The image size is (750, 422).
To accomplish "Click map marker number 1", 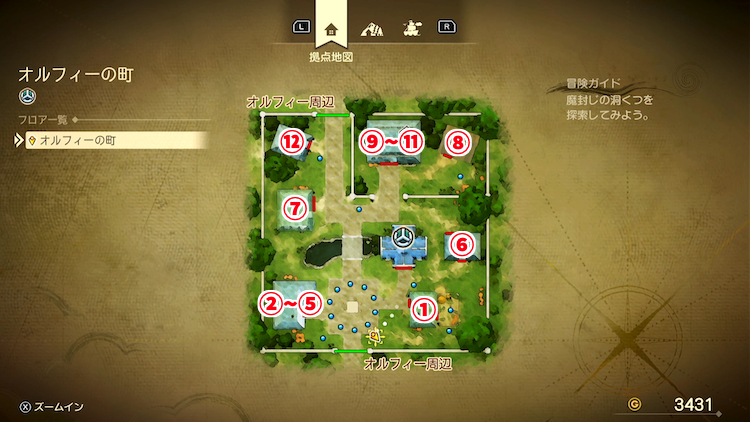I will click(424, 310).
